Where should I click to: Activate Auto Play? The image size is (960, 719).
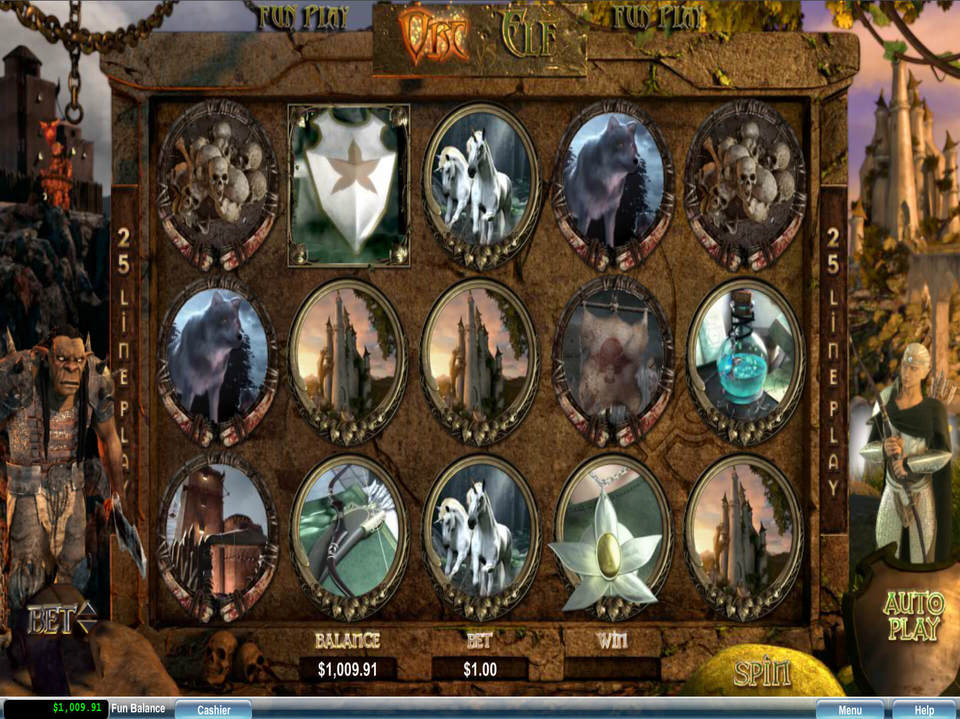913,615
